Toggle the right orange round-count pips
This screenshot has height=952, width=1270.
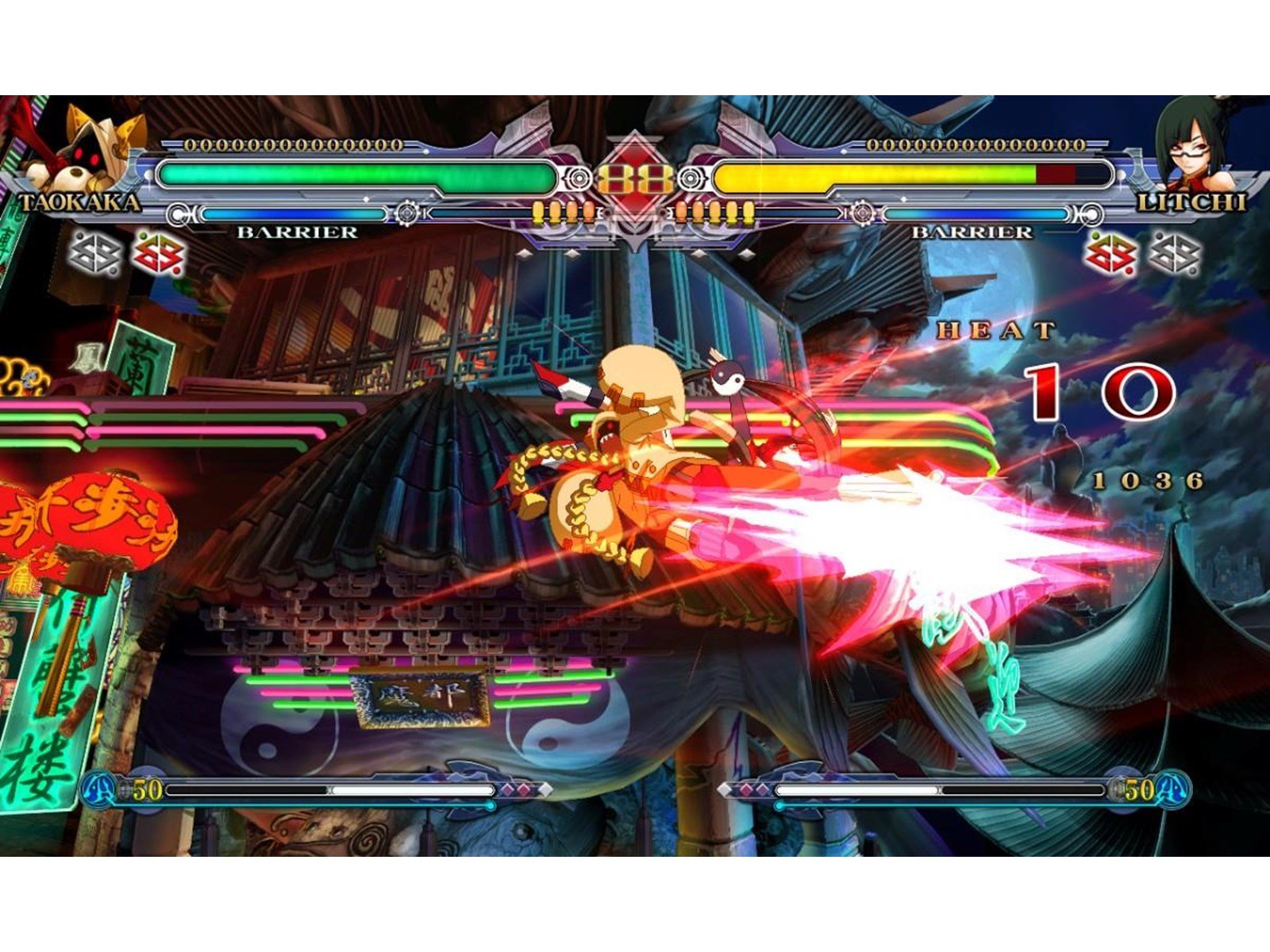[714, 210]
